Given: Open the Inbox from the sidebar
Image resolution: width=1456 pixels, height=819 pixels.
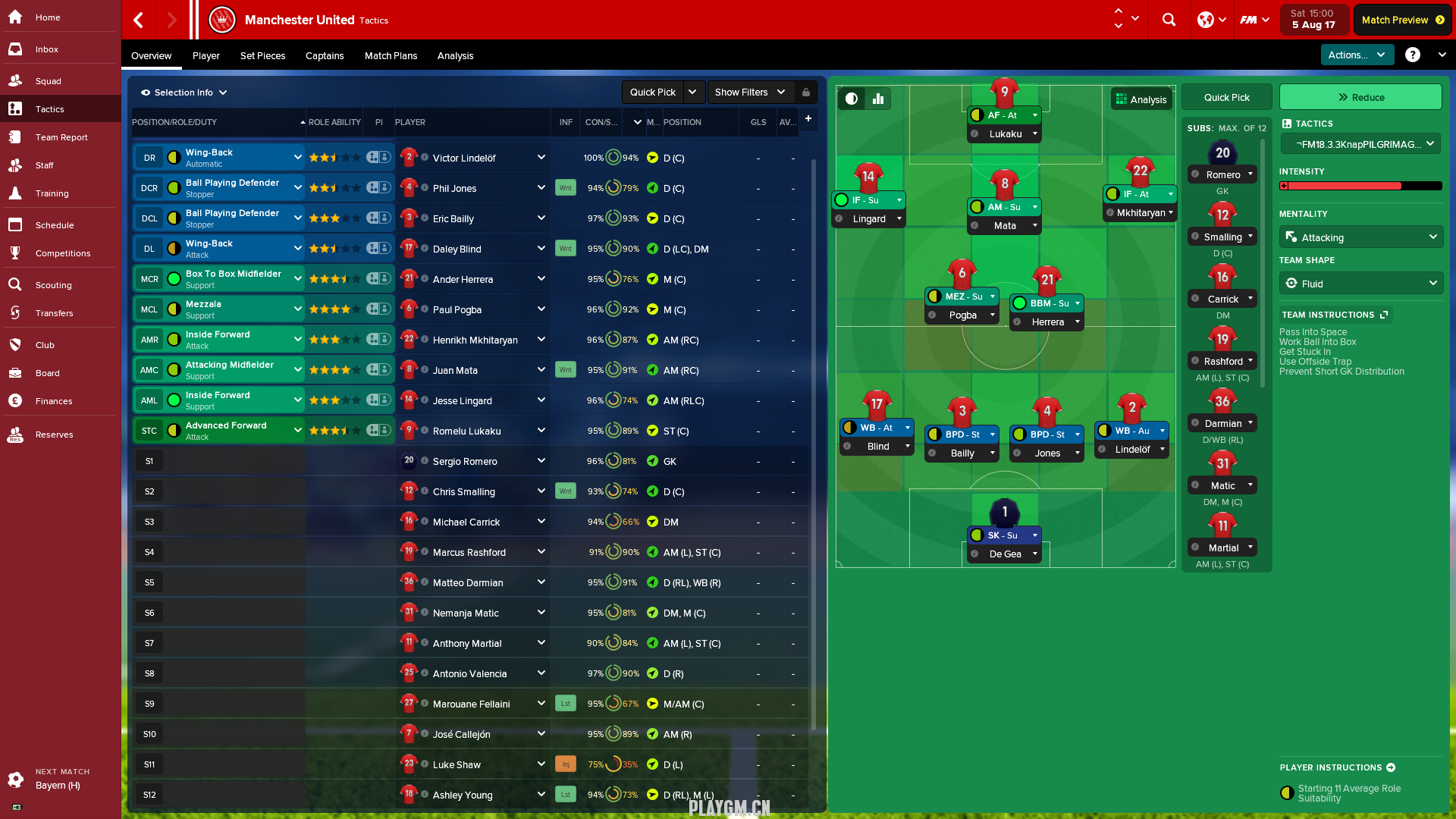Looking at the screenshot, I should click(46, 49).
